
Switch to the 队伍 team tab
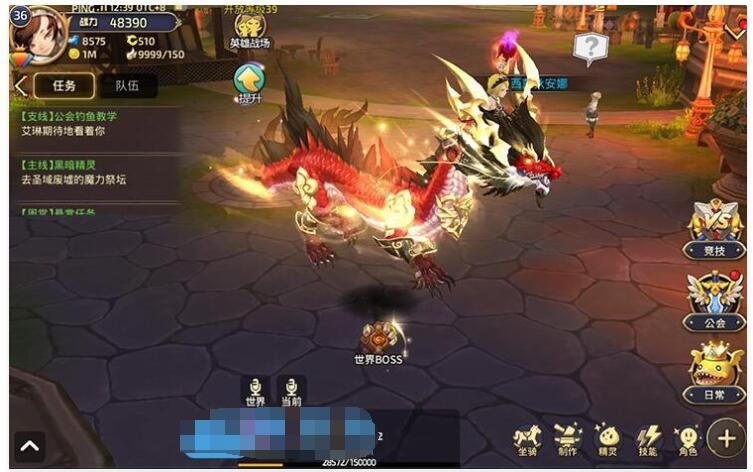127,86
